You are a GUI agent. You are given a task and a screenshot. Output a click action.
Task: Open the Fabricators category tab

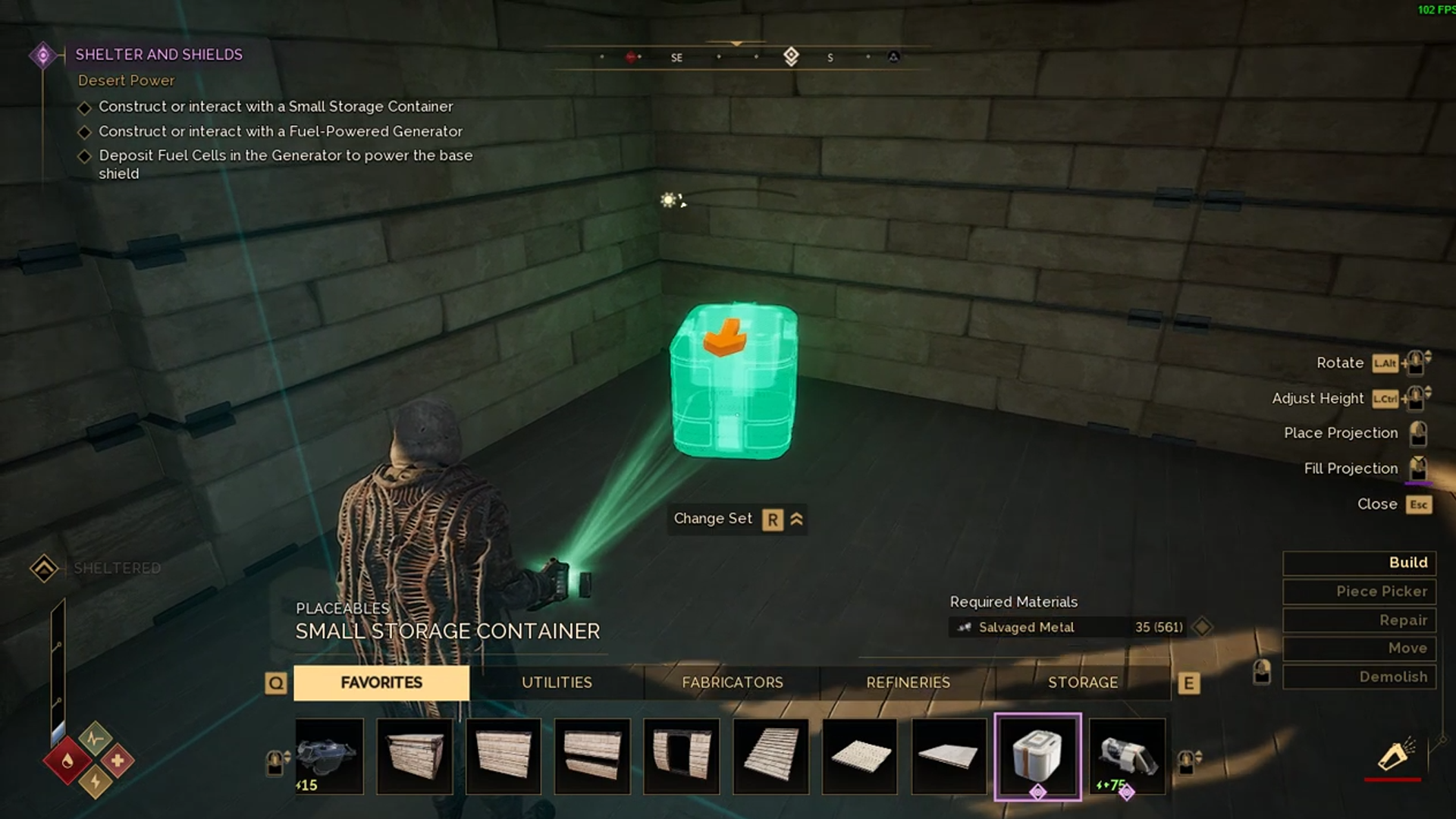coord(732,682)
